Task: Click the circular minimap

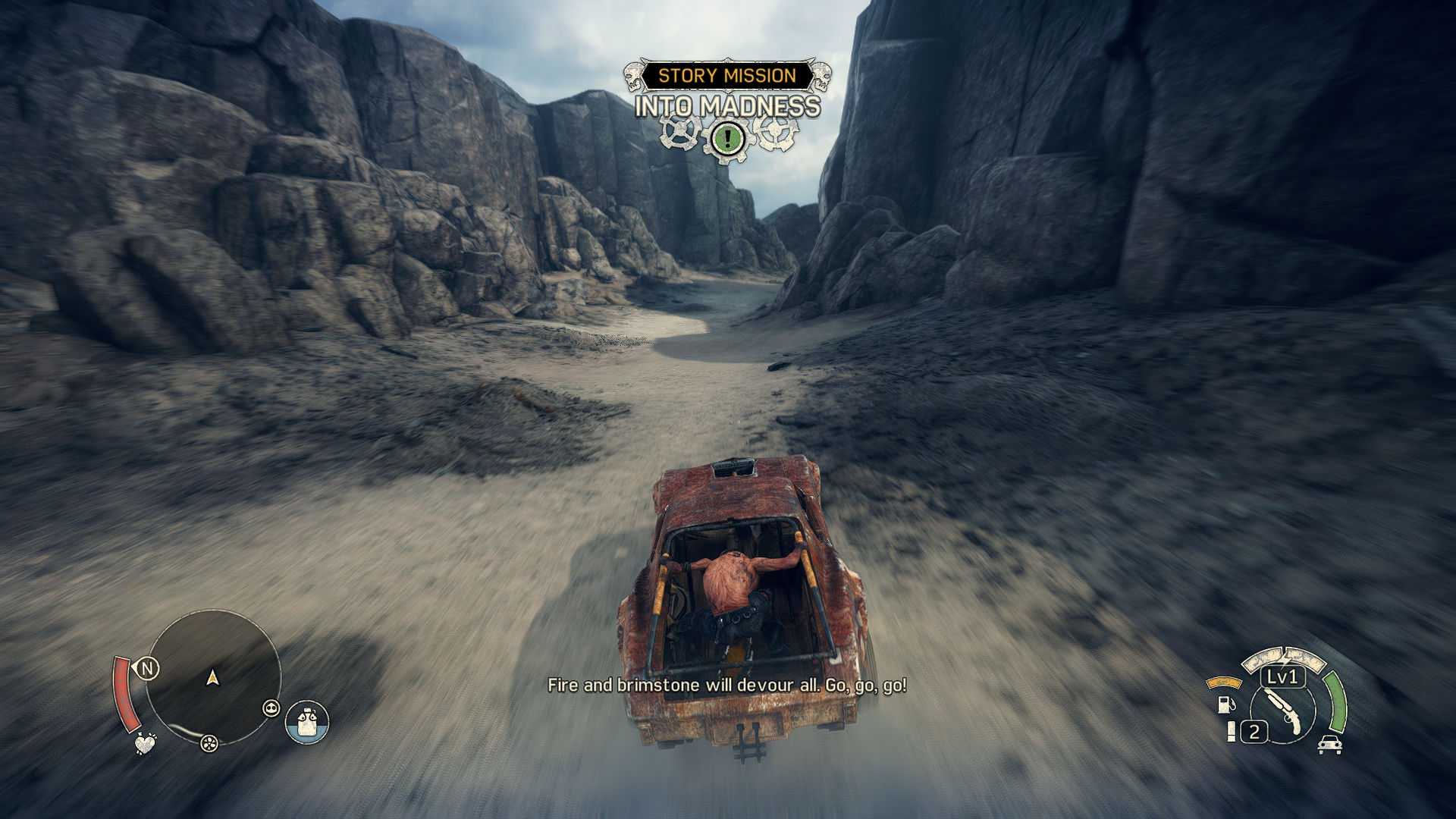Action: click(x=212, y=676)
